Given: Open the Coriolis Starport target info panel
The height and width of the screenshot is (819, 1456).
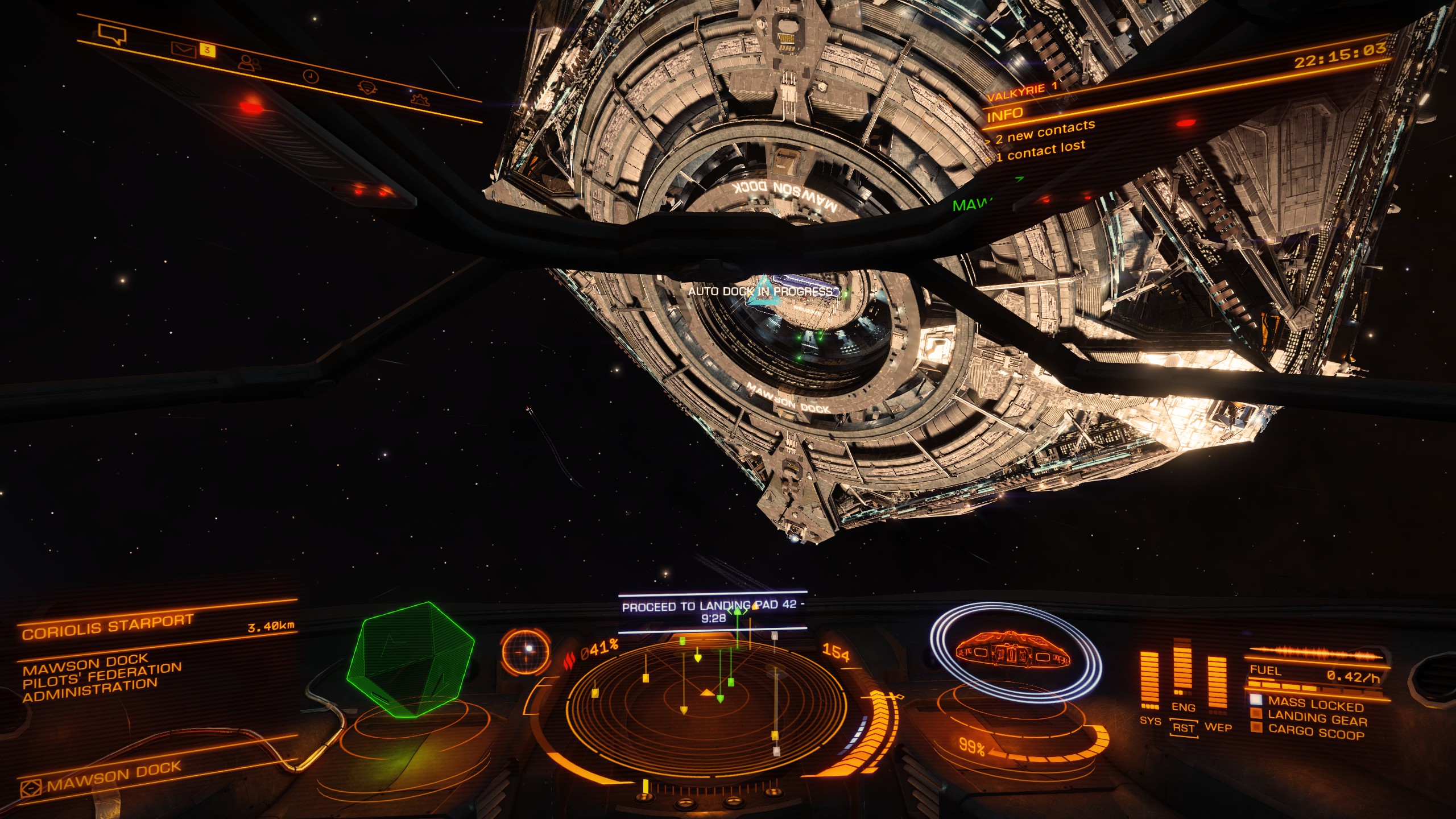Looking at the screenshot, I should coord(108,627).
